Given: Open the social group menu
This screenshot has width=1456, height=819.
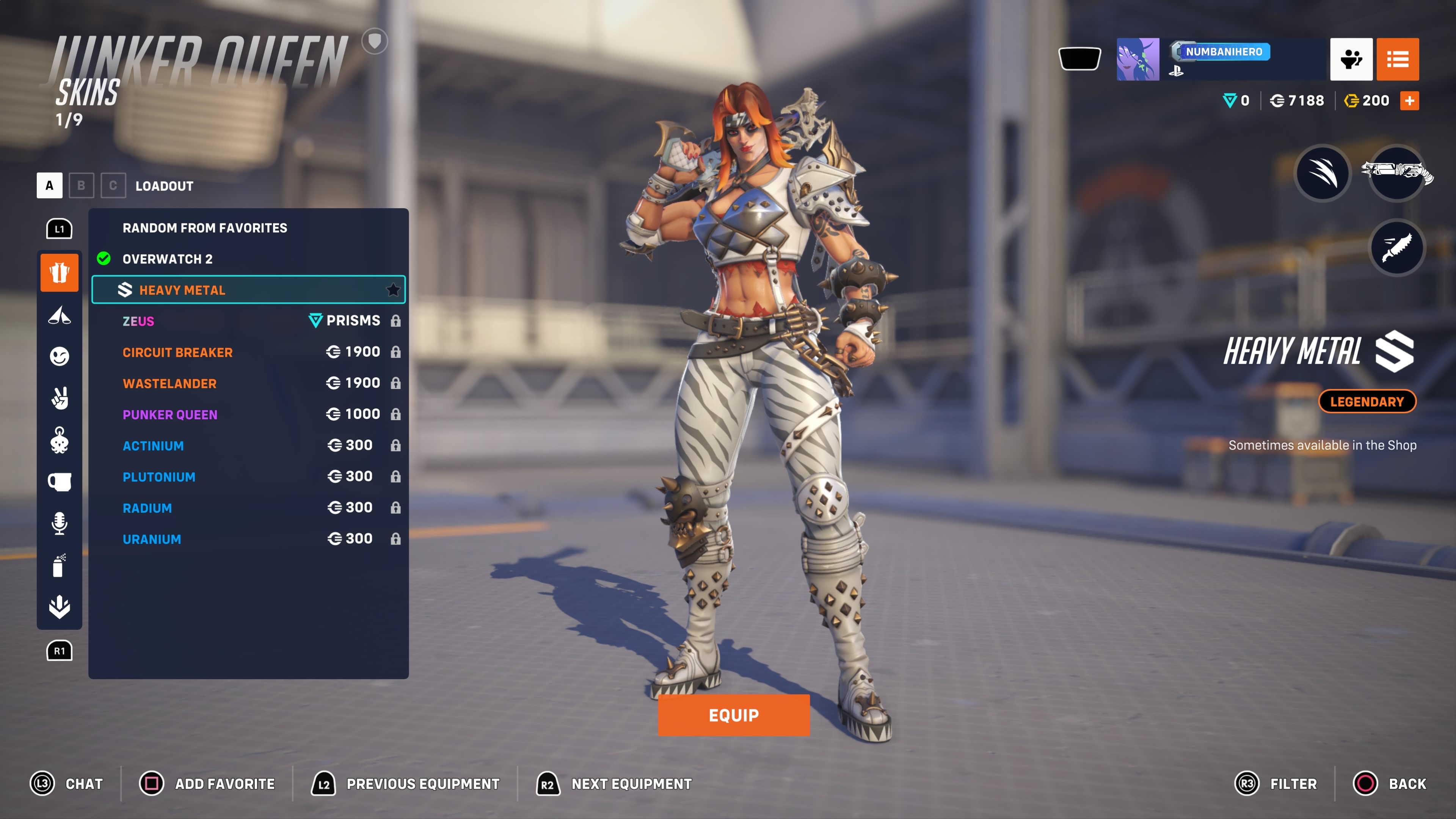Looking at the screenshot, I should [1351, 59].
